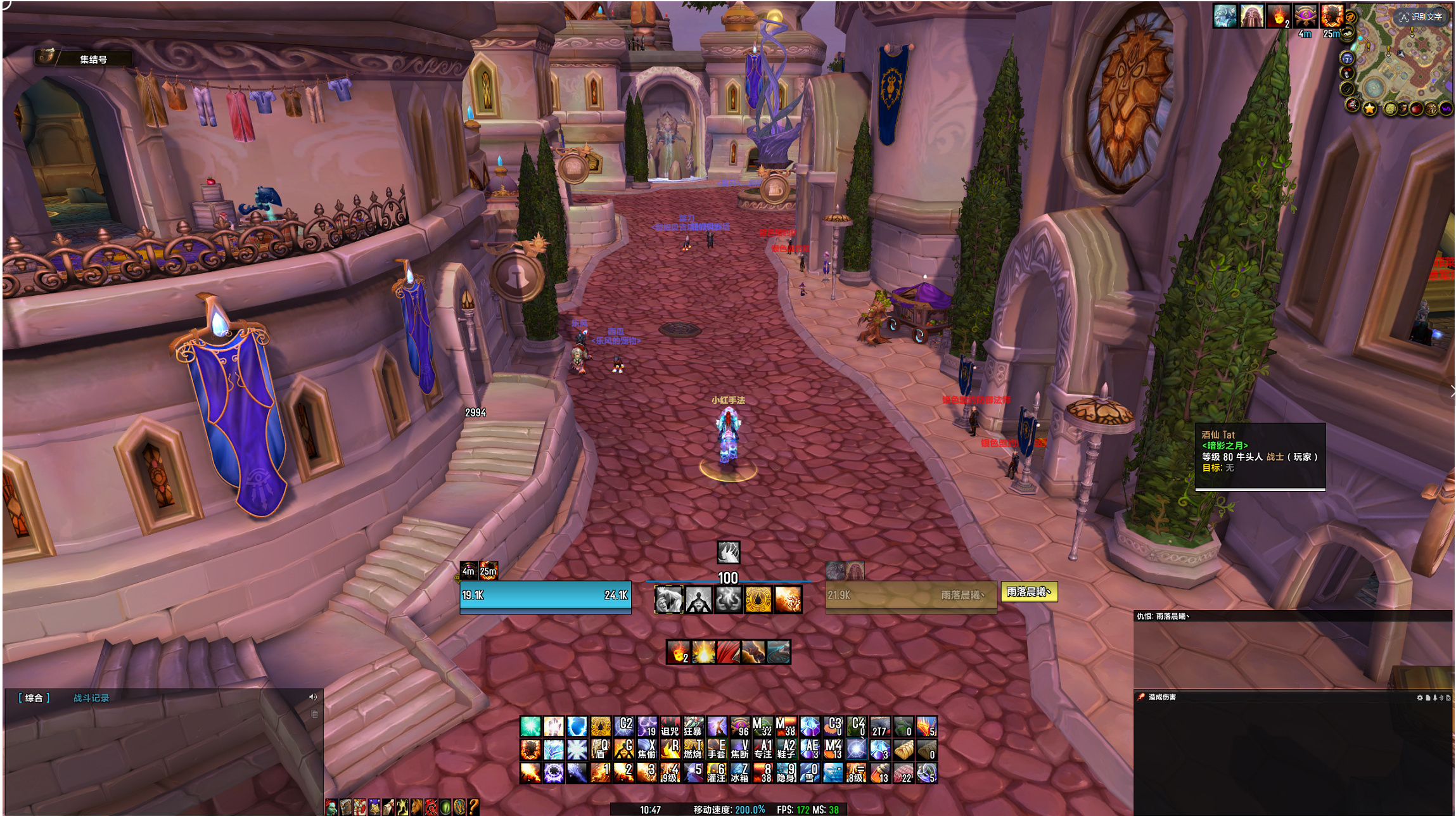Screen dimensions: 1456x816
Task: Click the 识别文字 overlay button
Action: point(1420,16)
